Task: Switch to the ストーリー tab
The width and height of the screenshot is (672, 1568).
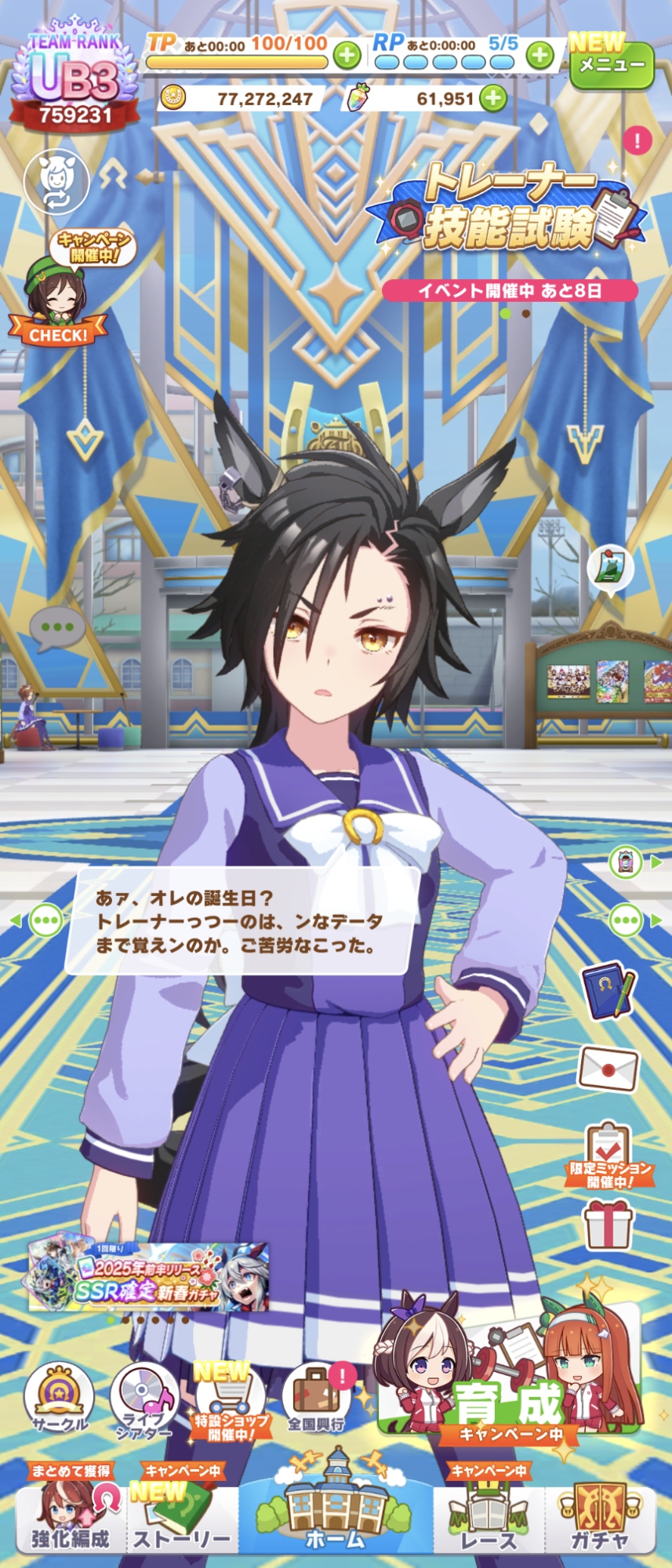Action: (182, 1521)
